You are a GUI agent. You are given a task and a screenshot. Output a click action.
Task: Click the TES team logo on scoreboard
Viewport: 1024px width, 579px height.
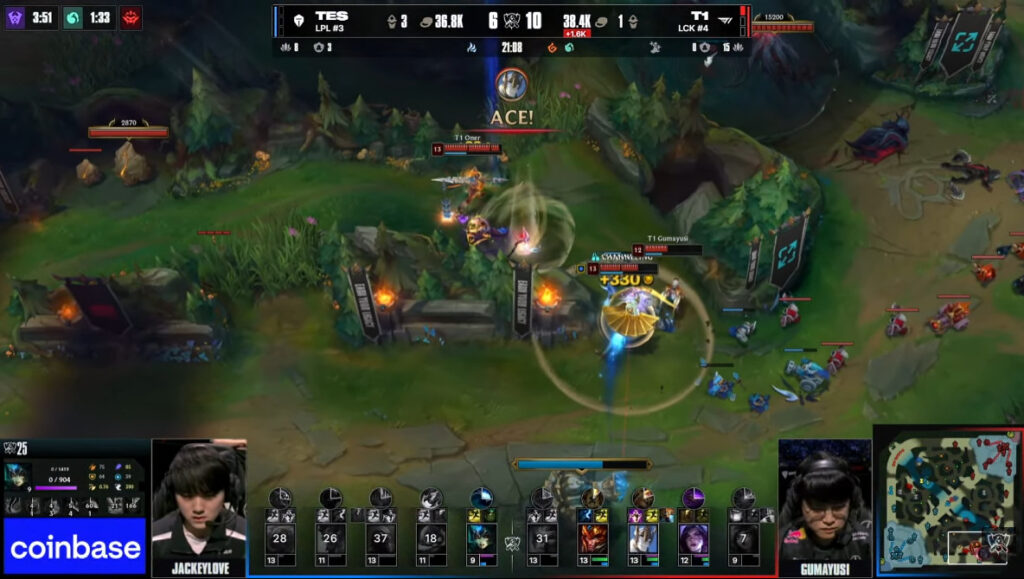pos(298,19)
